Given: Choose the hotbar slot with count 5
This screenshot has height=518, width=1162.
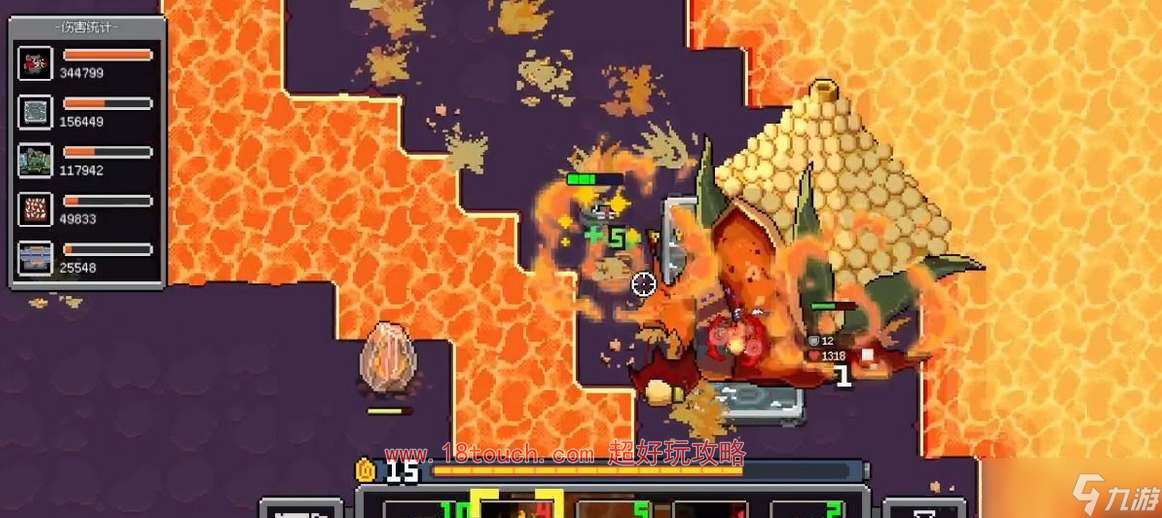Looking at the screenshot, I should (612, 508).
